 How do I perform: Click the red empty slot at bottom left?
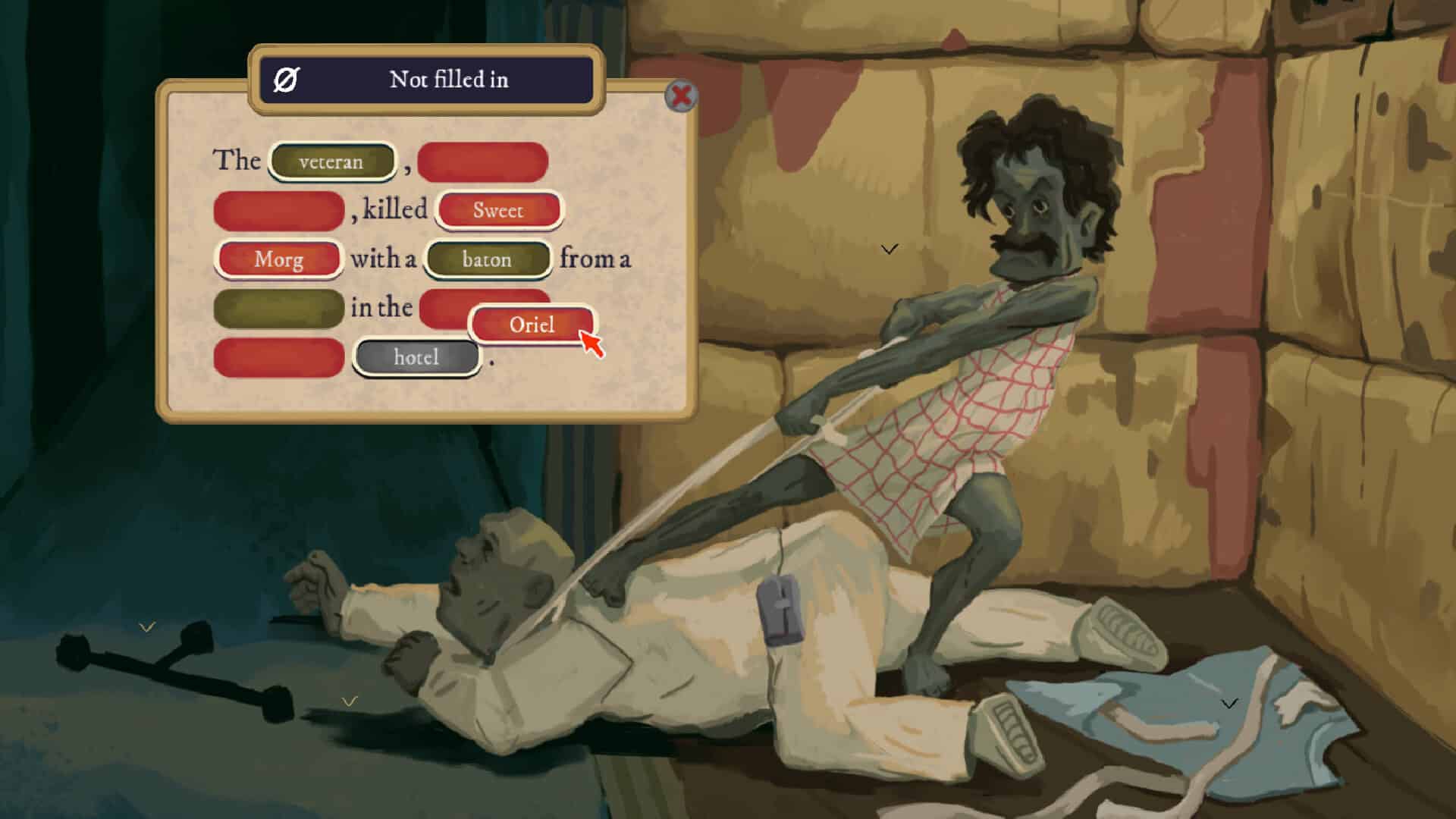278,356
